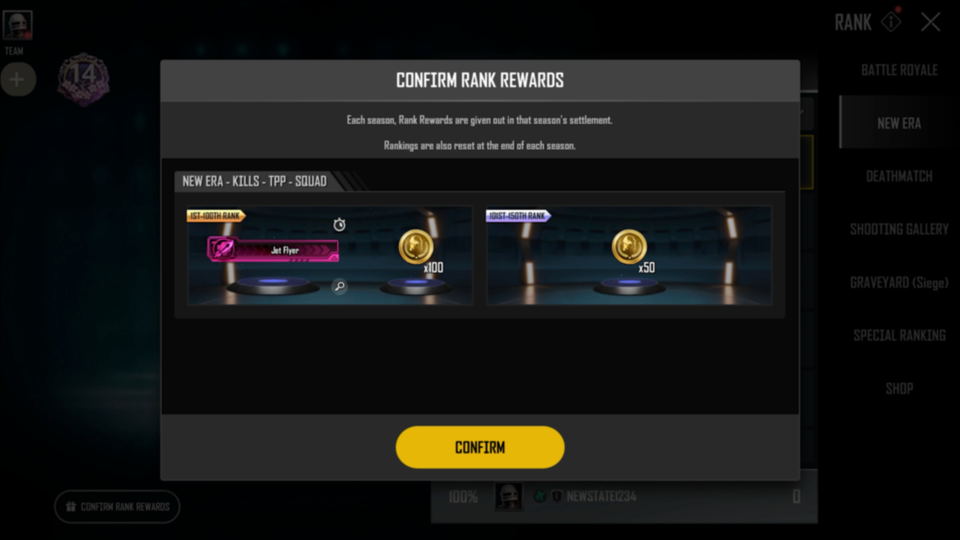Open the rank info icon
Viewport: 960px width, 540px height.
890,22
